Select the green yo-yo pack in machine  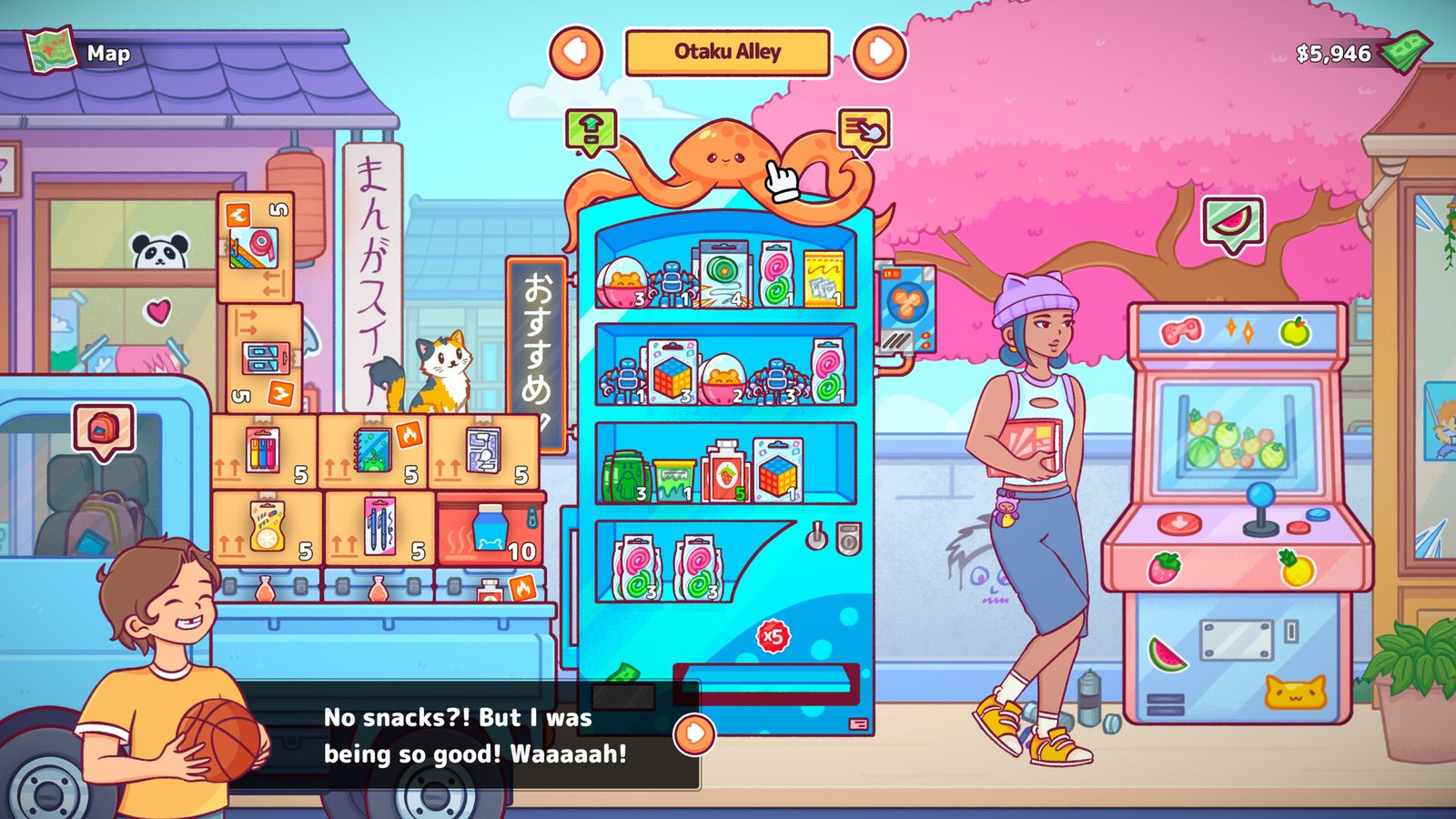pyautogui.click(x=723, y=273)
